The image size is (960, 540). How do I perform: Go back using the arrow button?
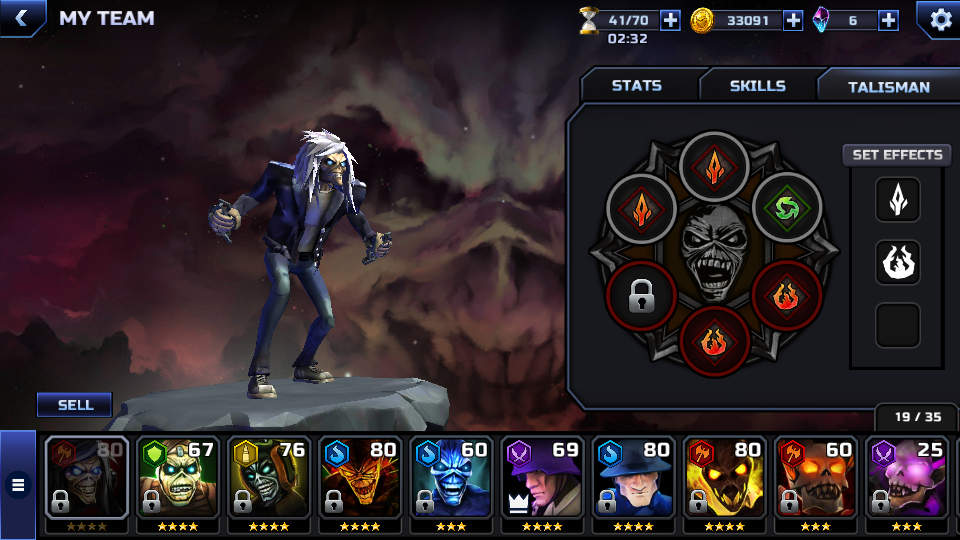click(x=20, y=18)
